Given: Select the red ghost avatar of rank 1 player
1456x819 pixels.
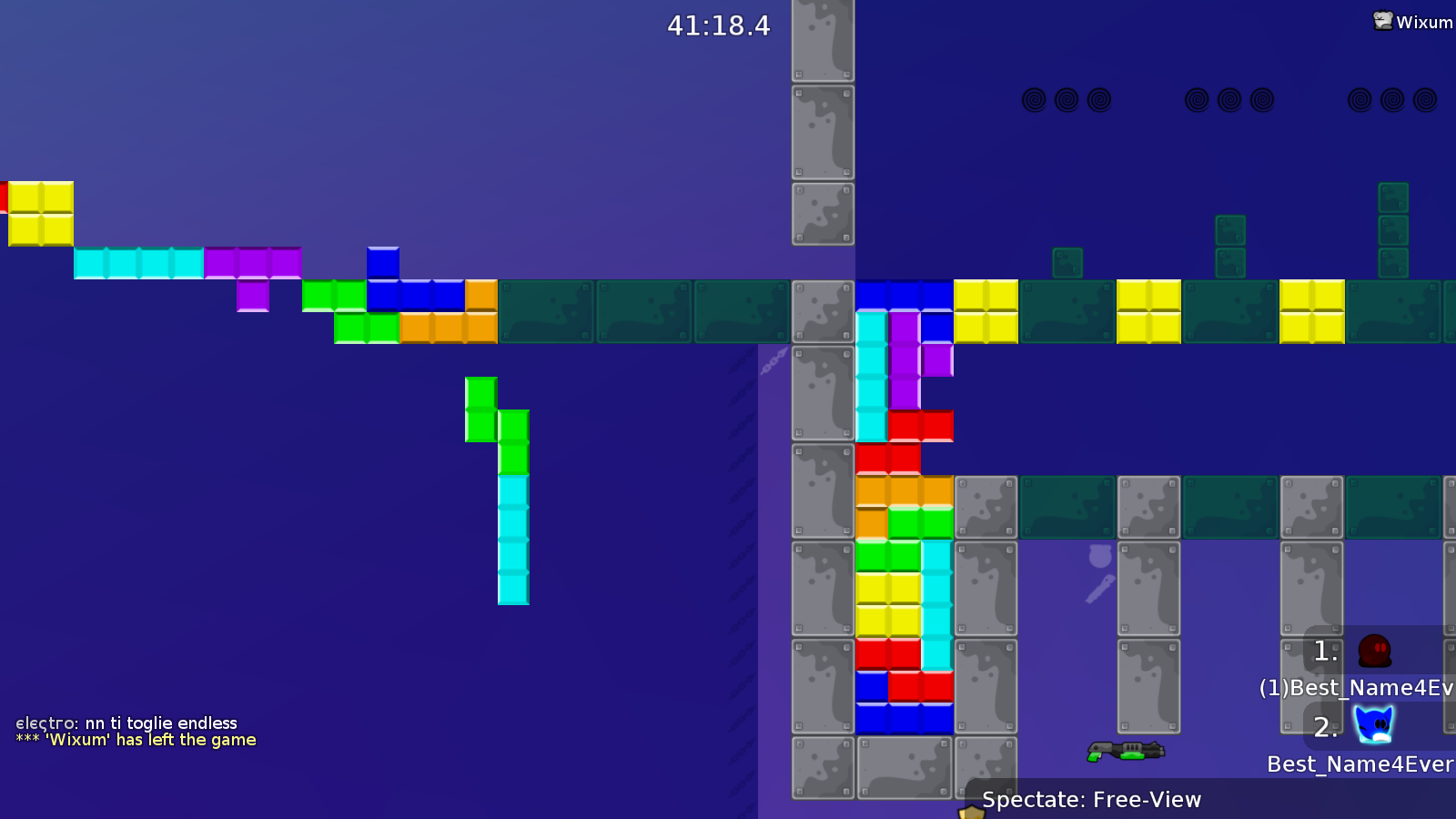Looking at the screenshot, I should [x=1376, y=652].
